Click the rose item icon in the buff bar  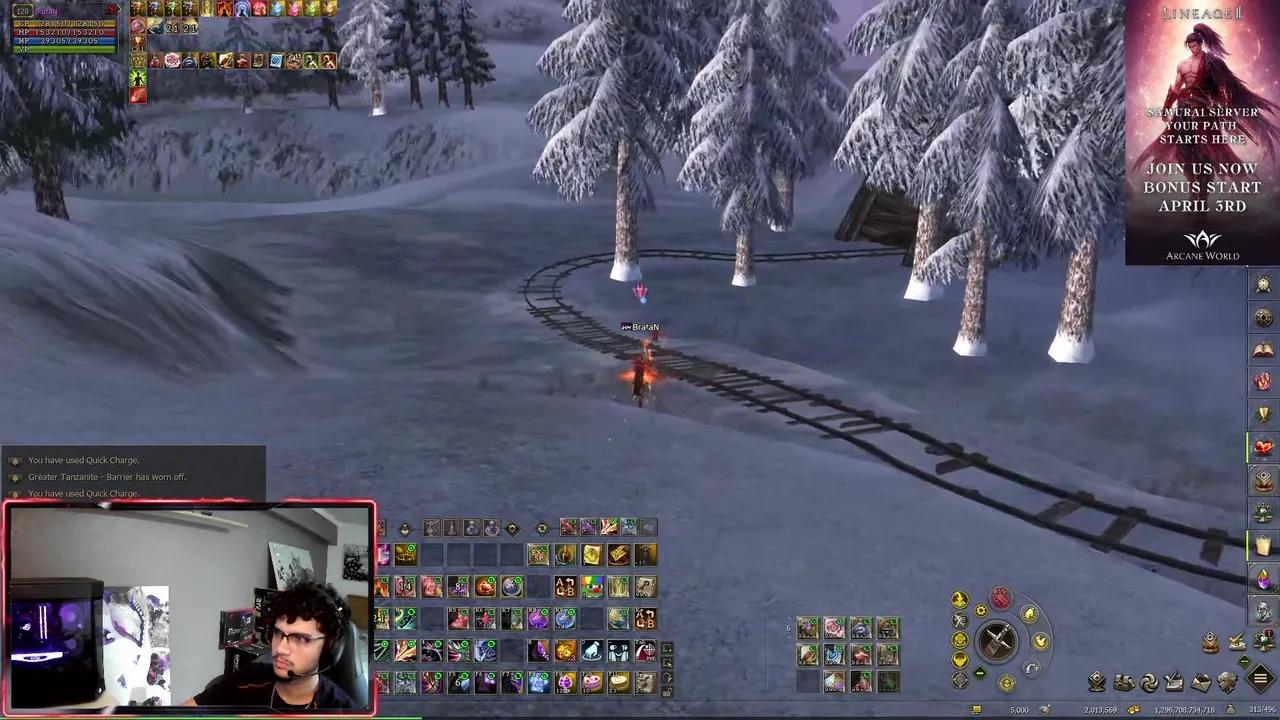pos(171,60)
